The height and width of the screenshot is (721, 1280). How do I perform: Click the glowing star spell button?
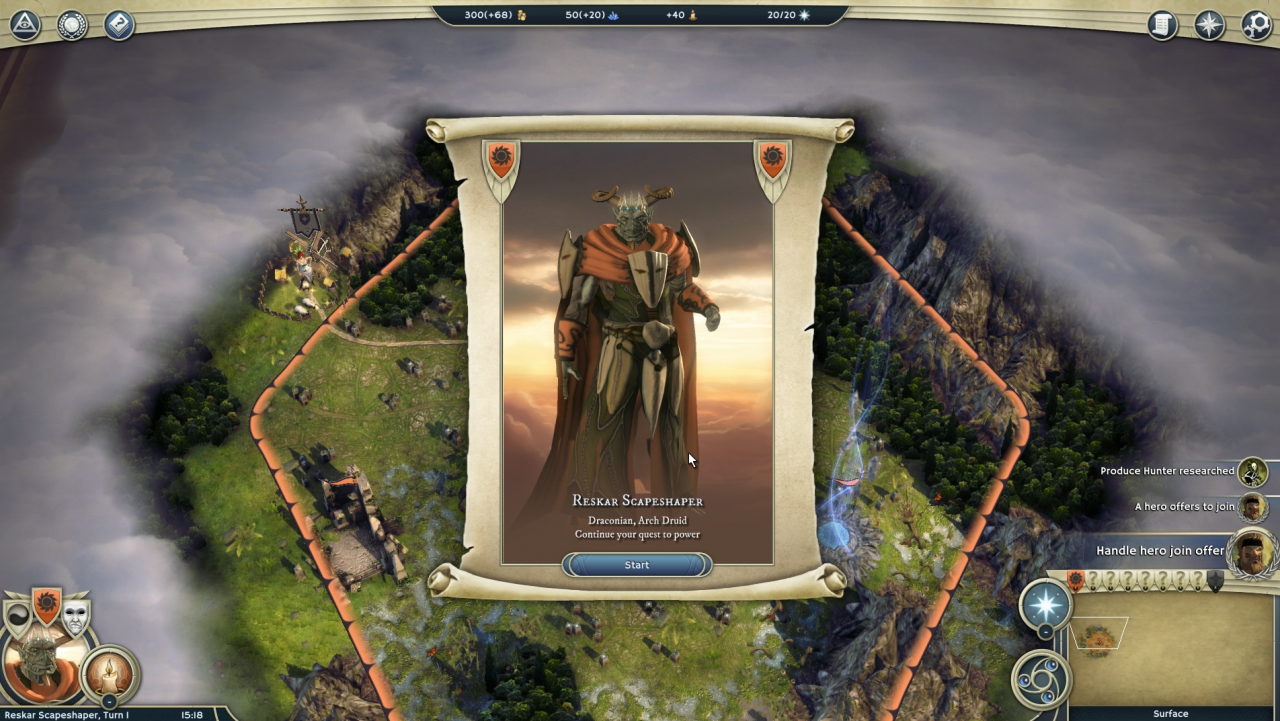(x=1045, y=604)
